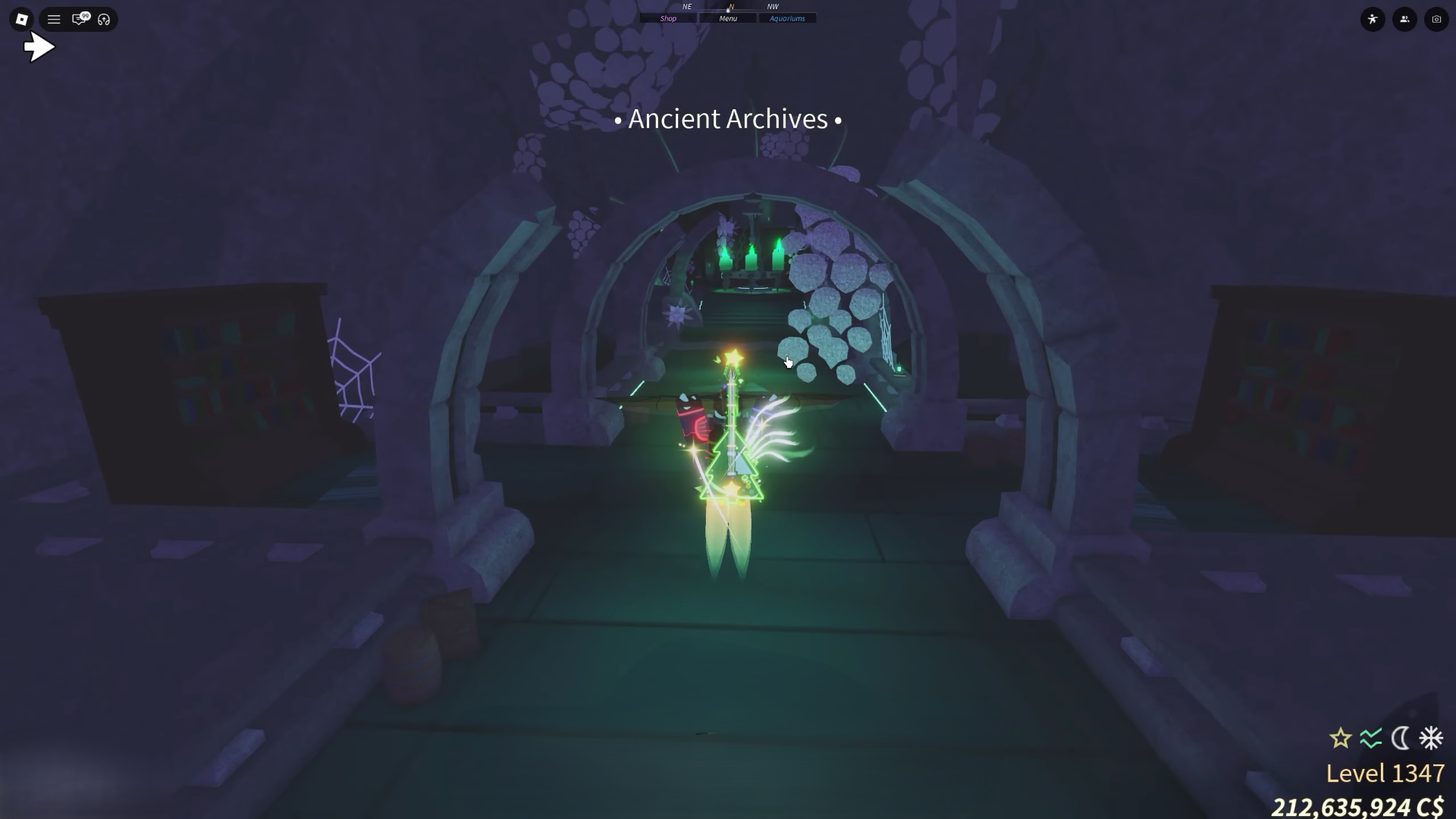Click the NW compass direction label
Viewport: 1456px width, 819px height.
(771, 6)
